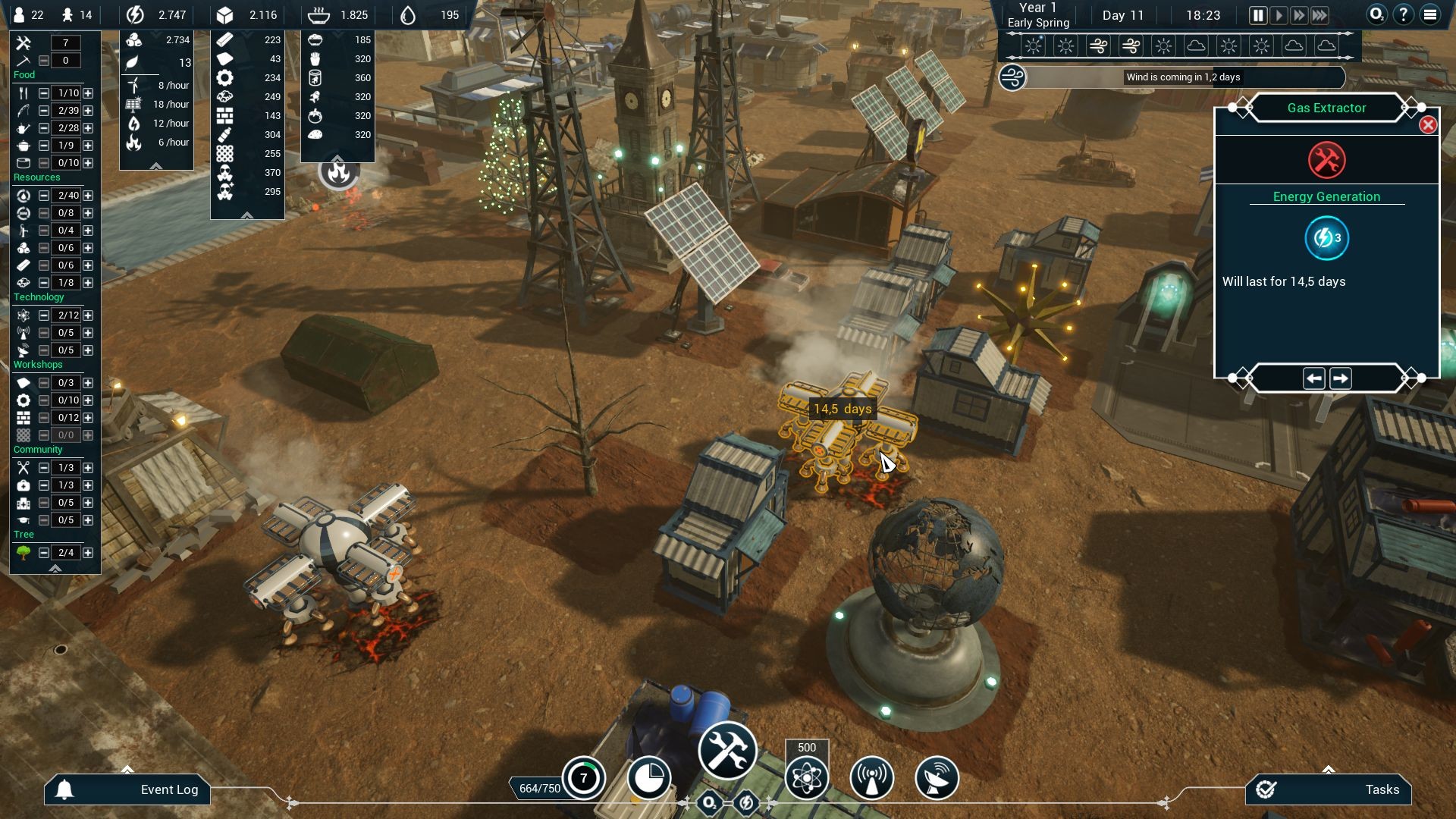
Task: Open the build menu hammer-and-wrench icon
Action: click(726, 750)
